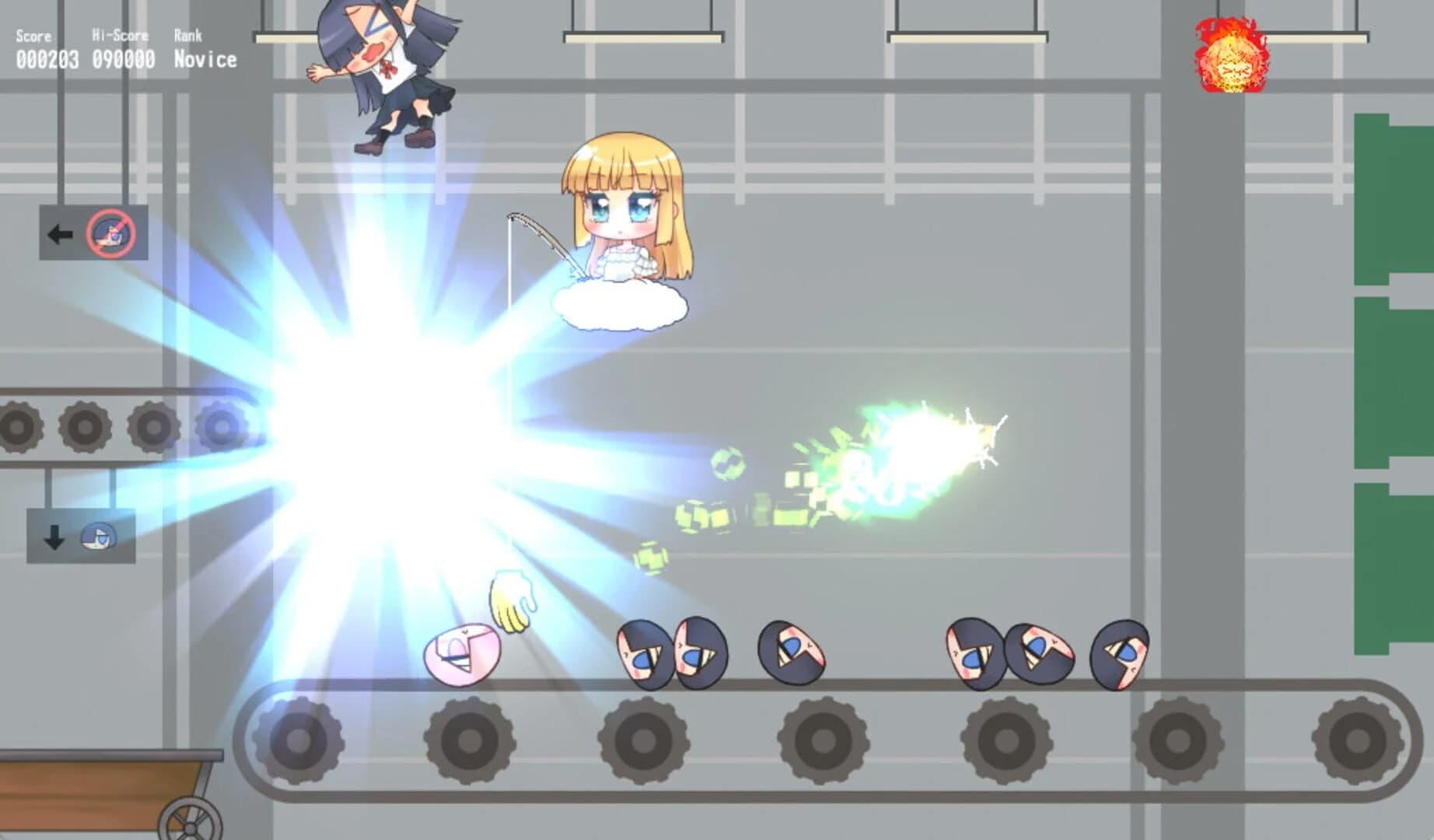Select the Rank label in the top bar
The height and width of the screenshot is (840, 1434).
189,35
